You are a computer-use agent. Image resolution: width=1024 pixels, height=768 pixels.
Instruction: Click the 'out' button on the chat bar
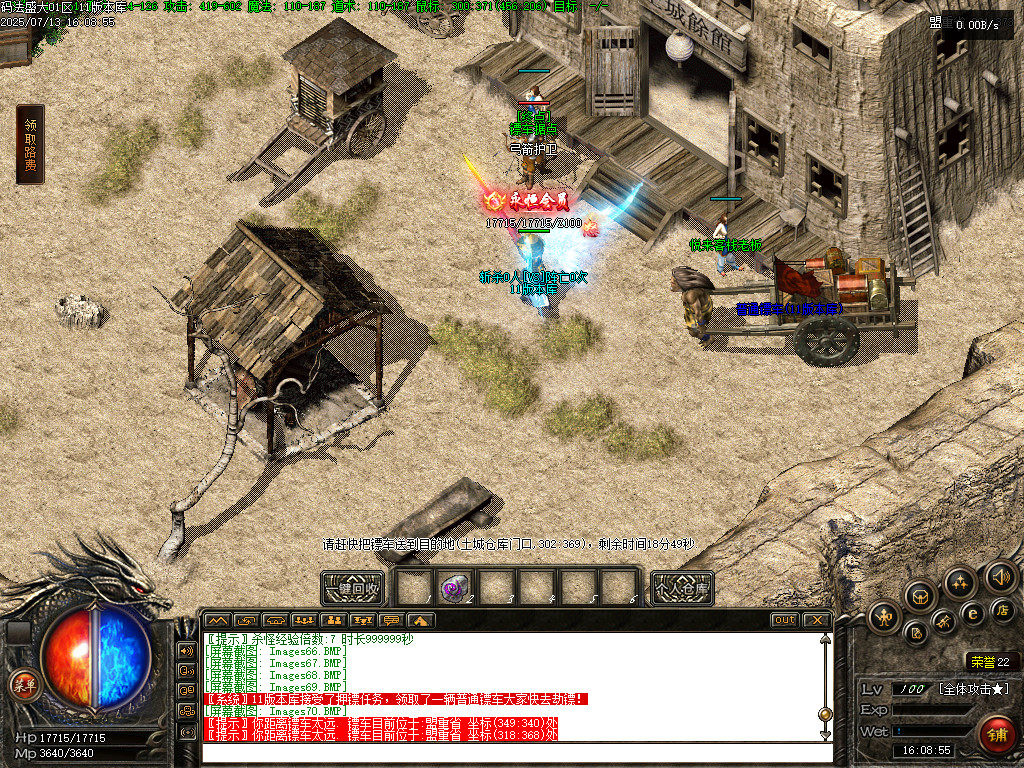pos(785,620)
